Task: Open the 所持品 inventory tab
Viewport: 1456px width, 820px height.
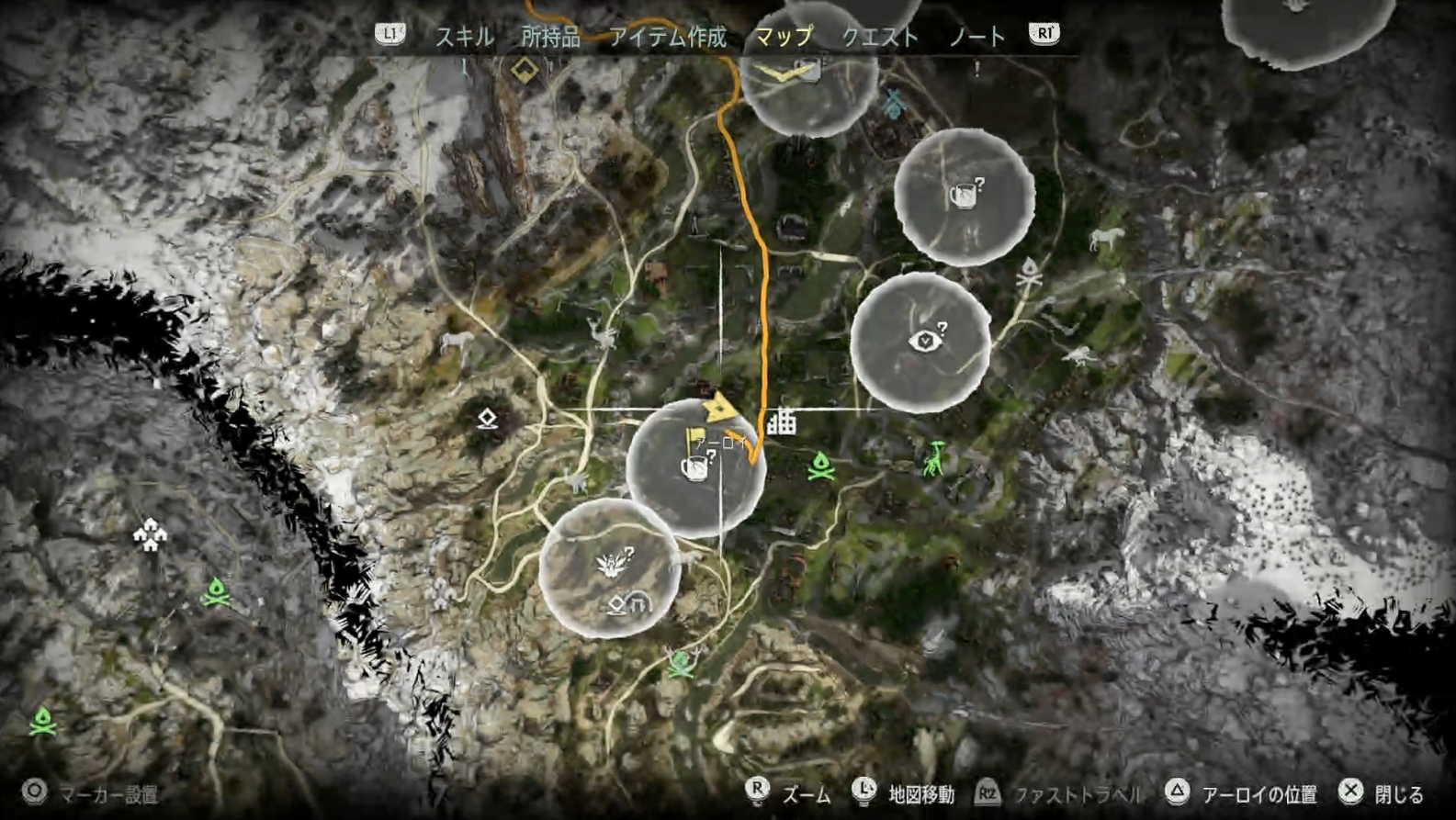Action: coord(553,38)
